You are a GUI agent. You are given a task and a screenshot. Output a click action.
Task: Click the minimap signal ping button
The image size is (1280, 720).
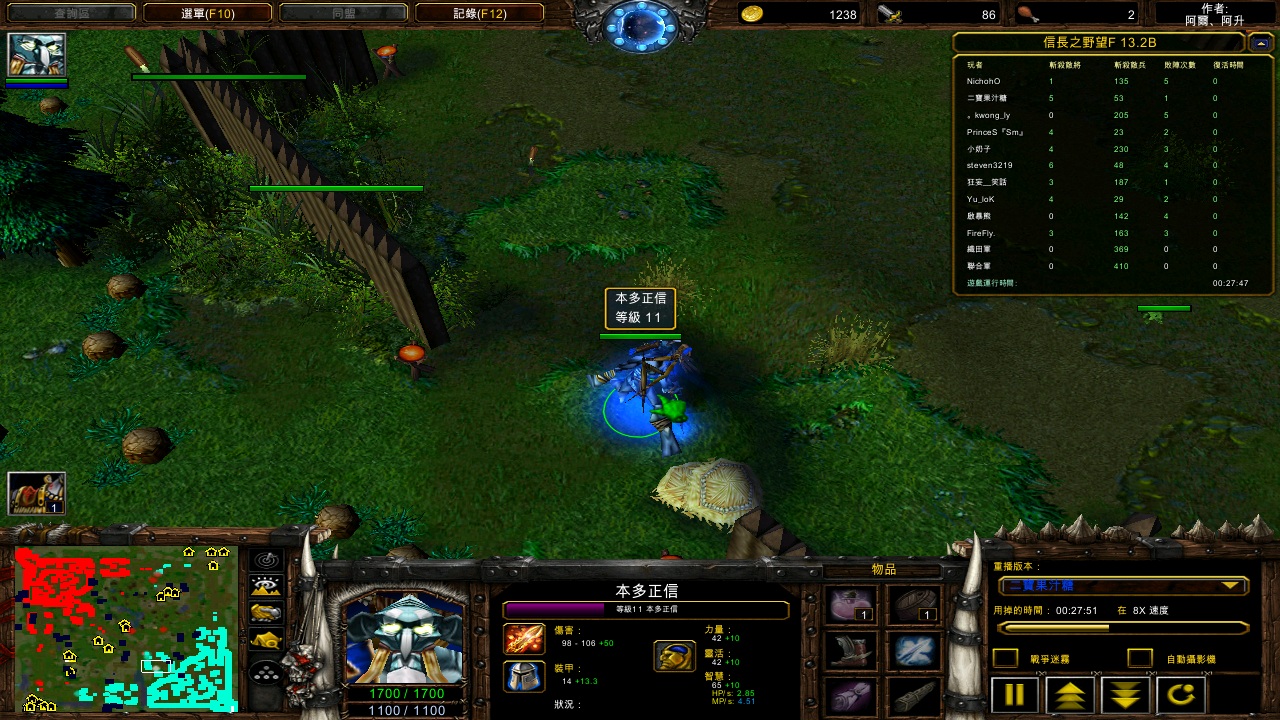click(x=265, y=560)
